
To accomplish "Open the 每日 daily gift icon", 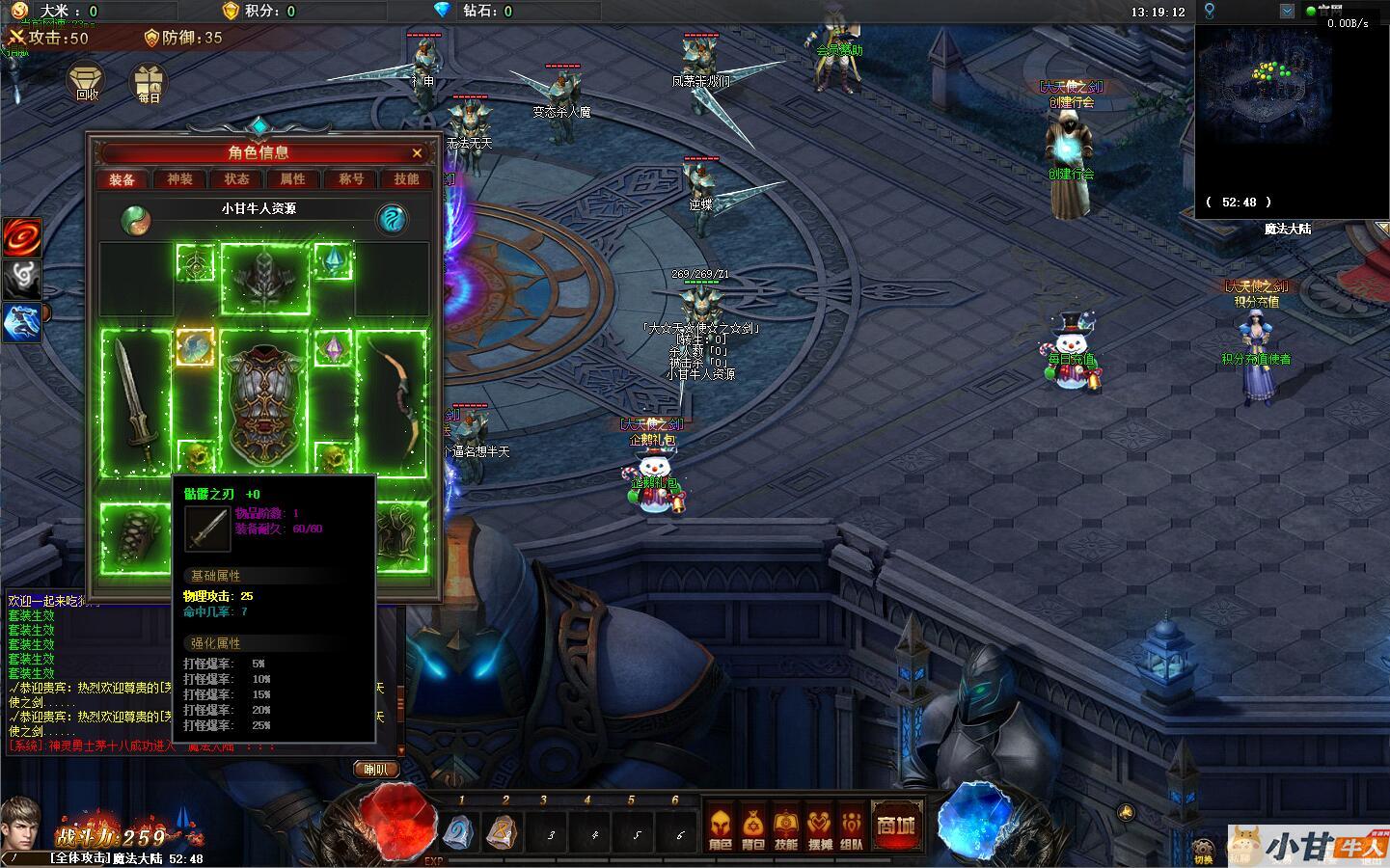I will pos(149,83).
